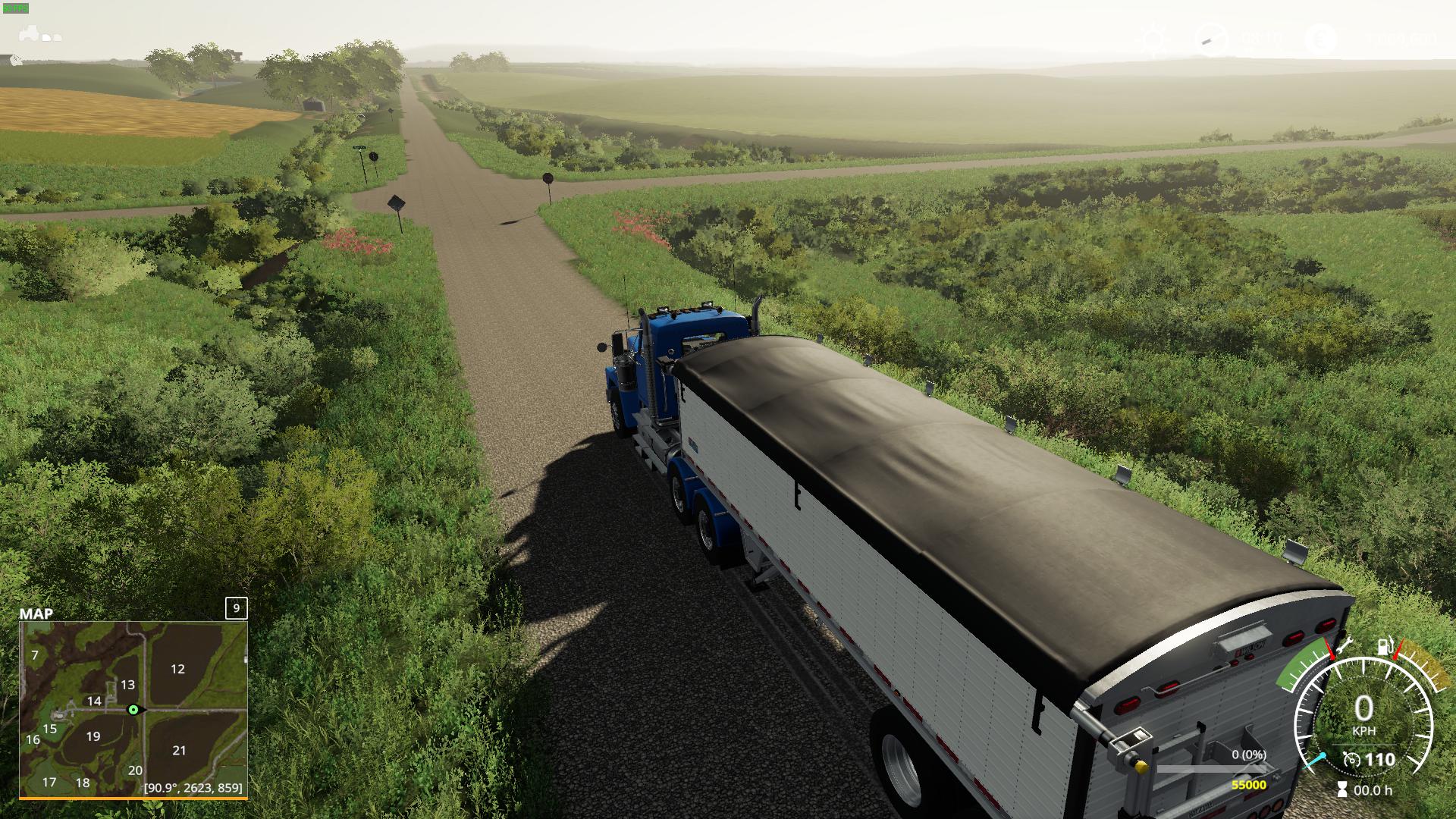Click the fuel pump gauge icon
Viewport: 1456px width, 819px height.
click(x=1385, y=646)
